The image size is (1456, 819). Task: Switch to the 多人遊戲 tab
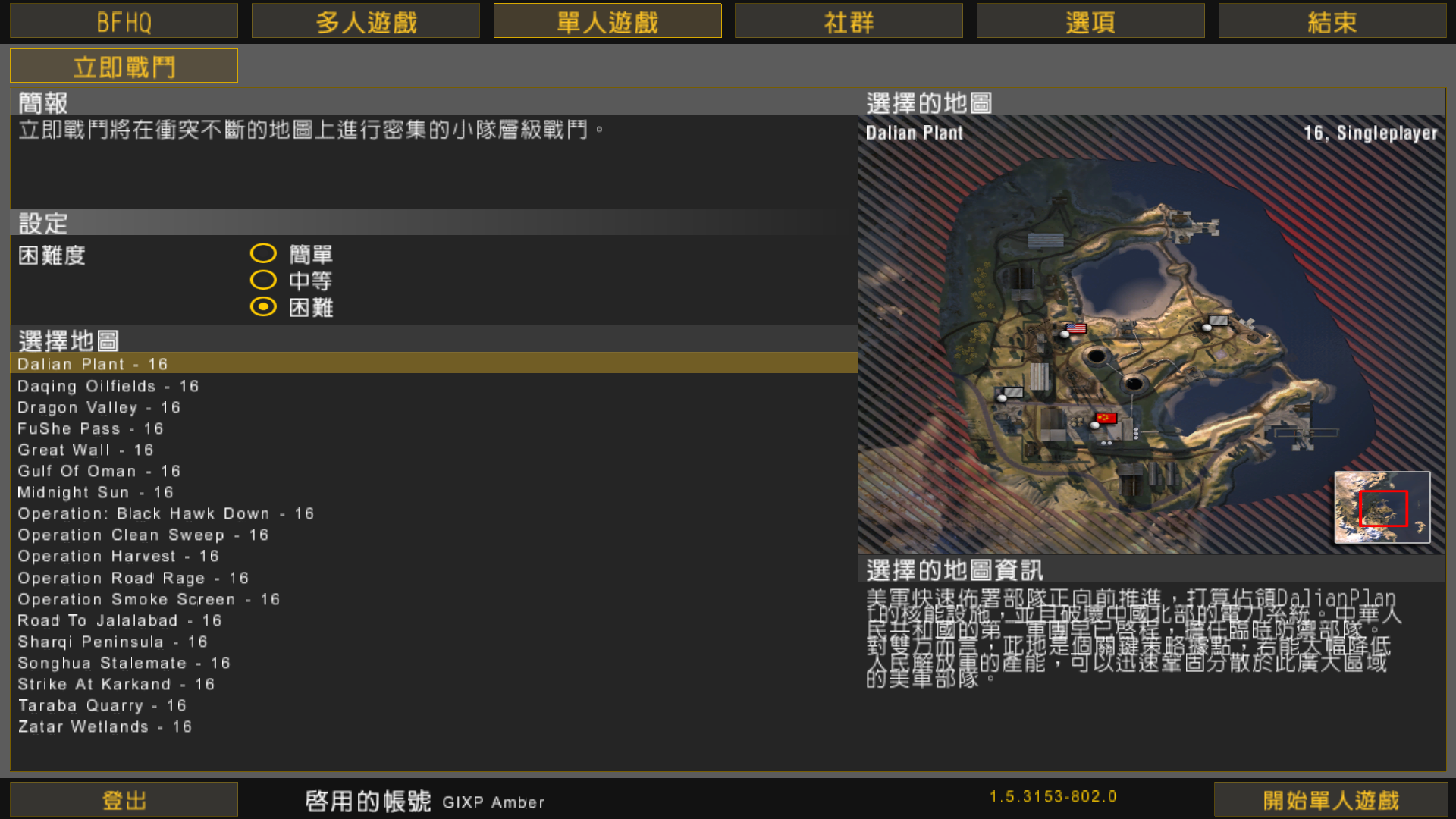365,21
